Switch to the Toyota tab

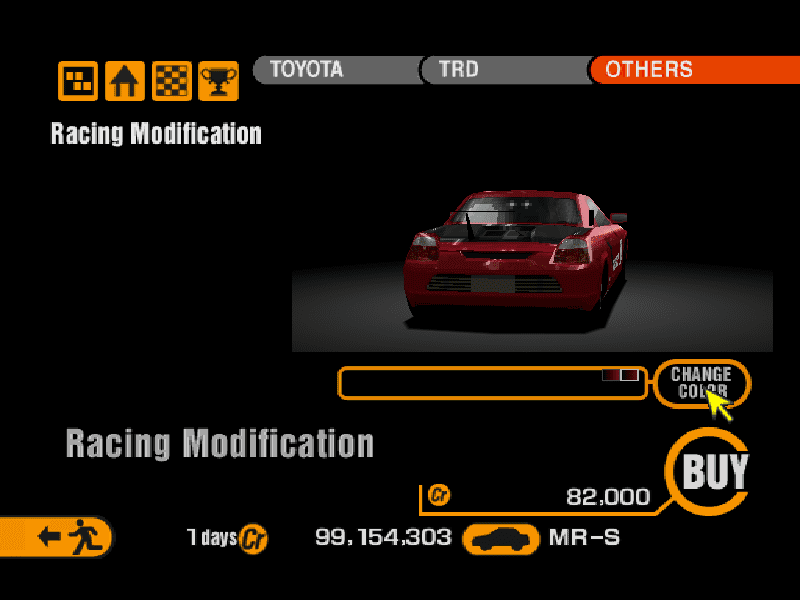pos(330,70)
